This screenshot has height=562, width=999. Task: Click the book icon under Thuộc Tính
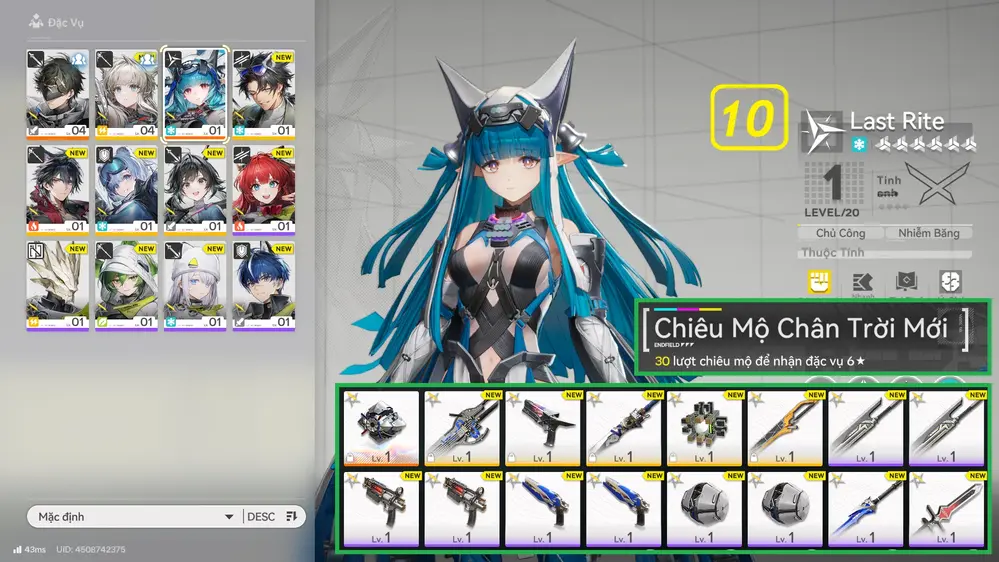point(906,283)
